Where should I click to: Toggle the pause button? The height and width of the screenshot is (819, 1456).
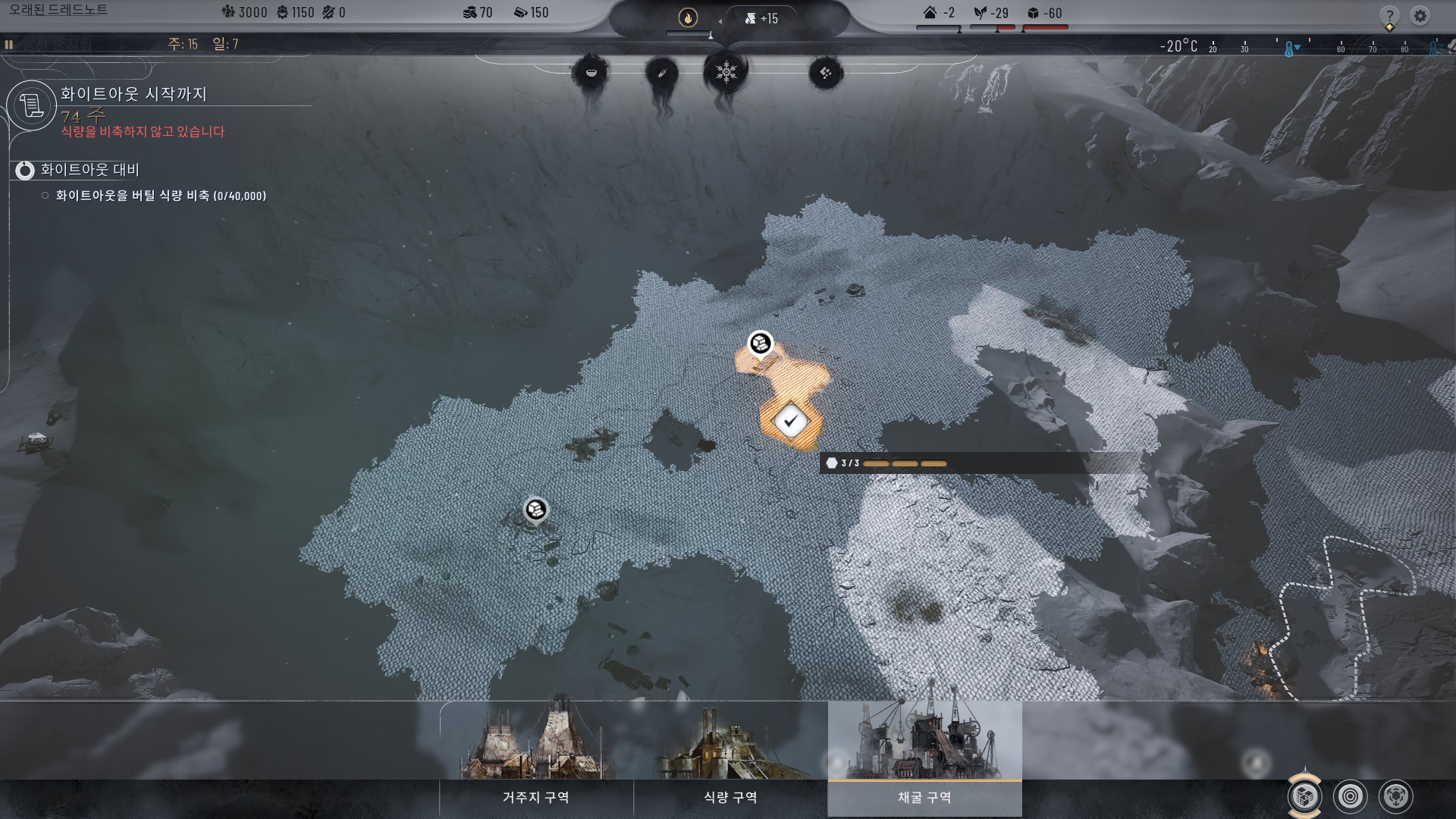click(x=9, y=44)
